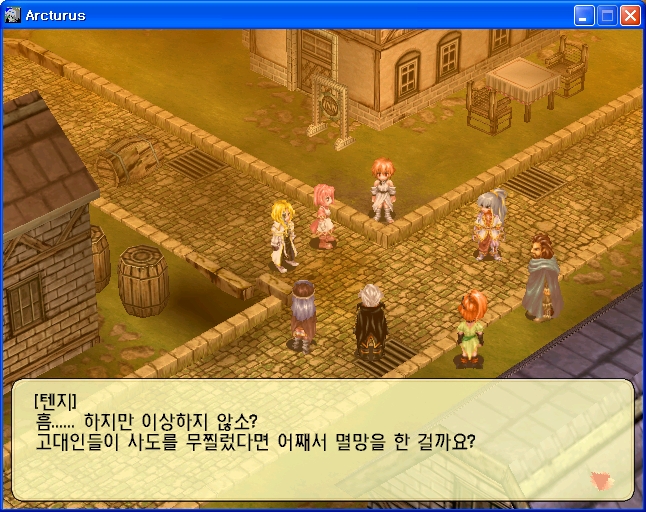Viewport: 646px width, 512px height.
Task: Close the Arcturus window
Action: (630, 15)
